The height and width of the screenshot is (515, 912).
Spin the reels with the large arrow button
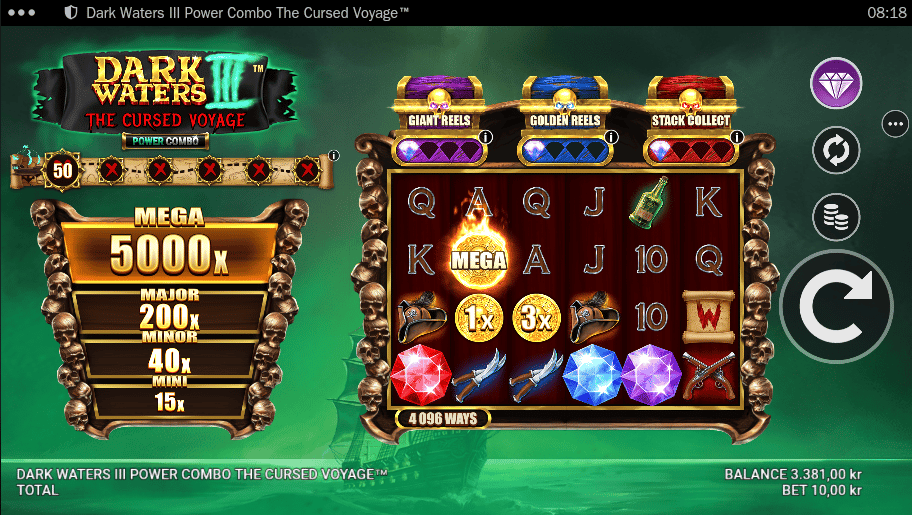coord(836,307)
